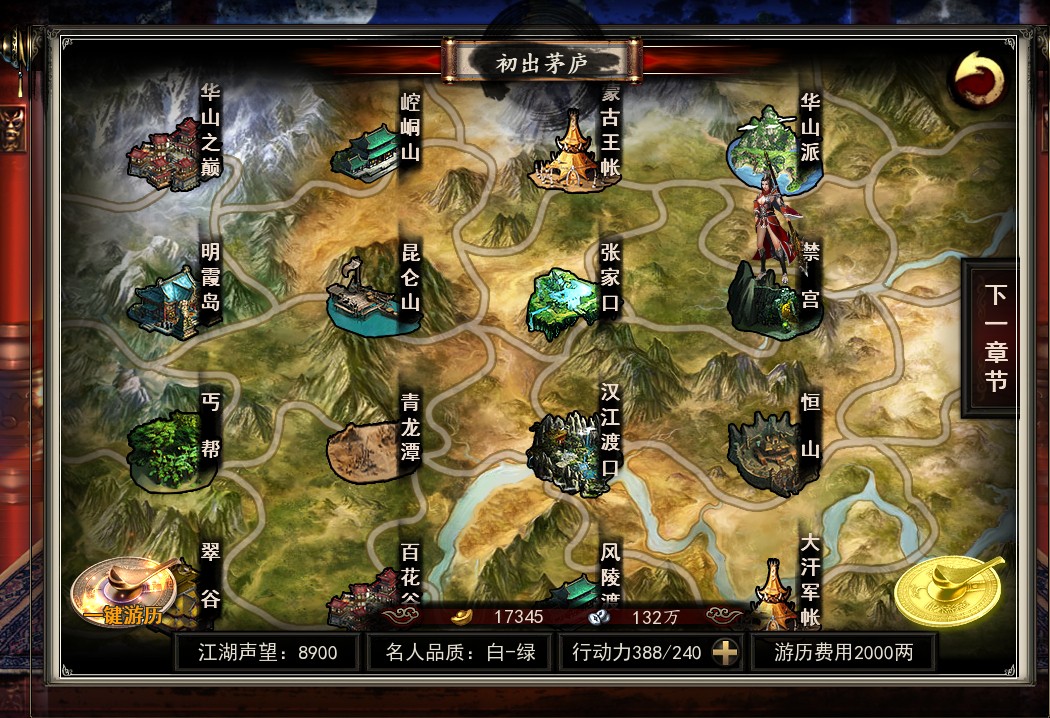
Task: Choose the 崆峒山 location
Action: pos(366,153)
